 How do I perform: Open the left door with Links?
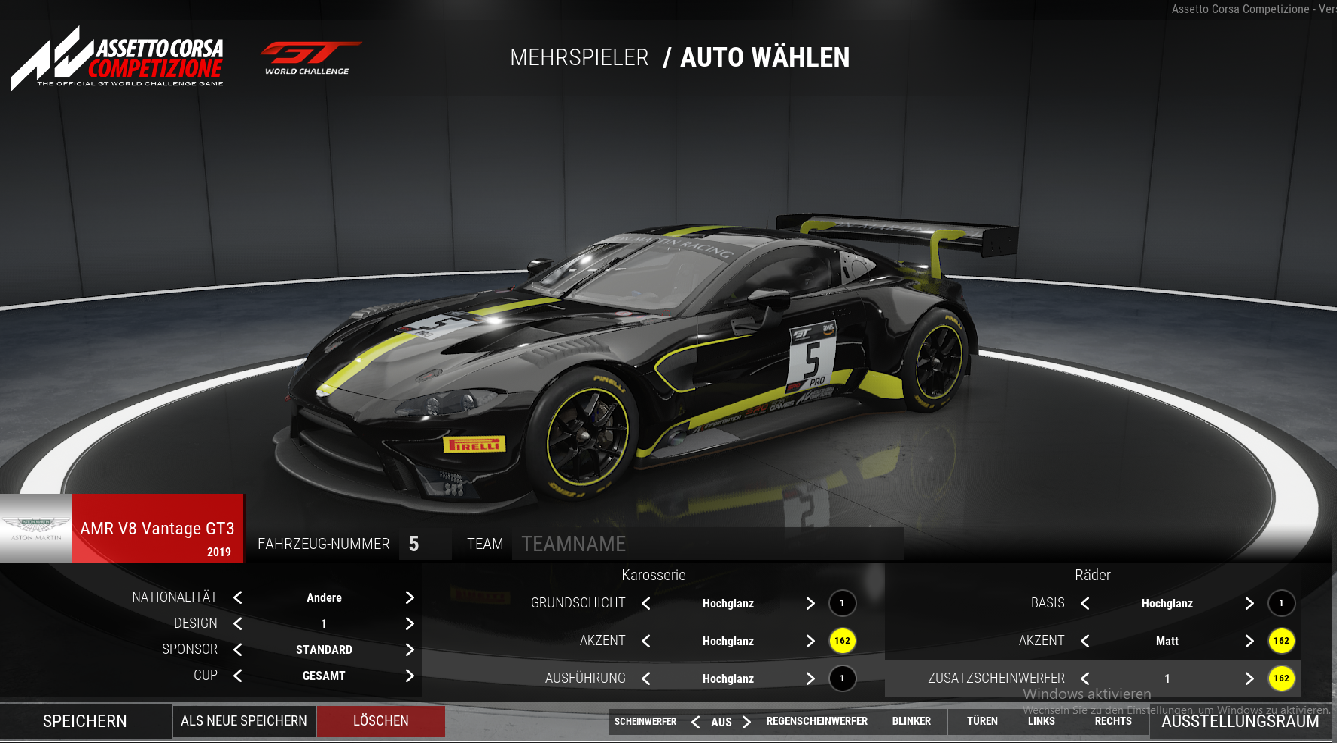tap(1041, 721)
